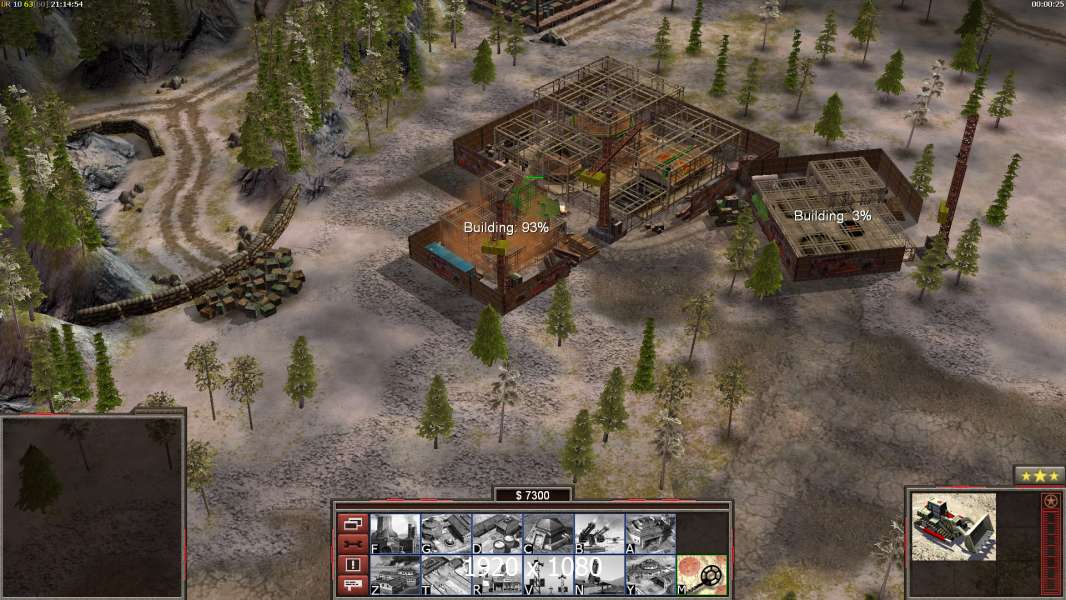Choose the tower structure icon marked V
The width and height of the screenshot is (1066, 600).
pos(548,574)
